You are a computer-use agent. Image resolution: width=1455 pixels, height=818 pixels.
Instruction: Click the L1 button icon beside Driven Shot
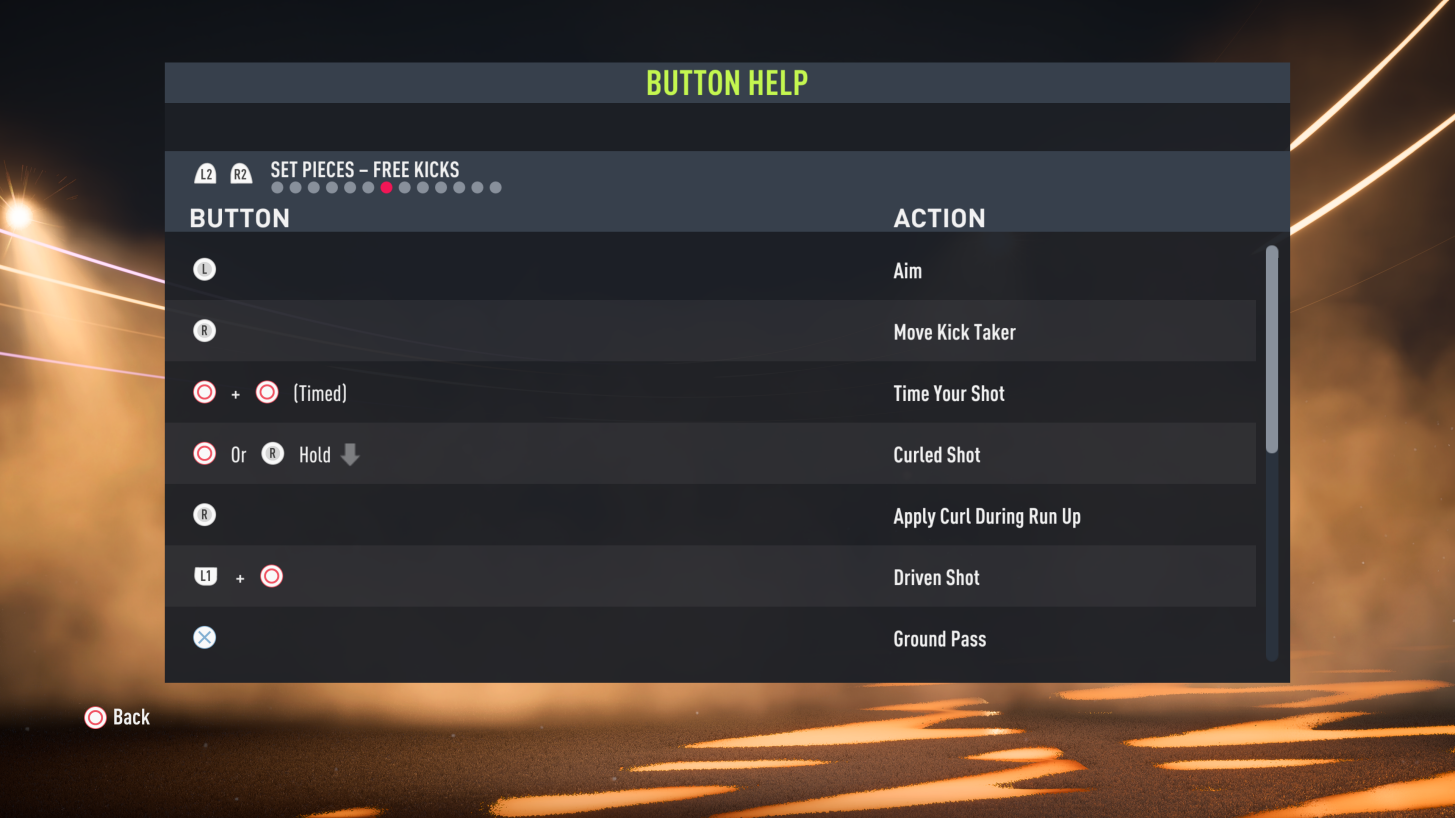click(205, 576)
